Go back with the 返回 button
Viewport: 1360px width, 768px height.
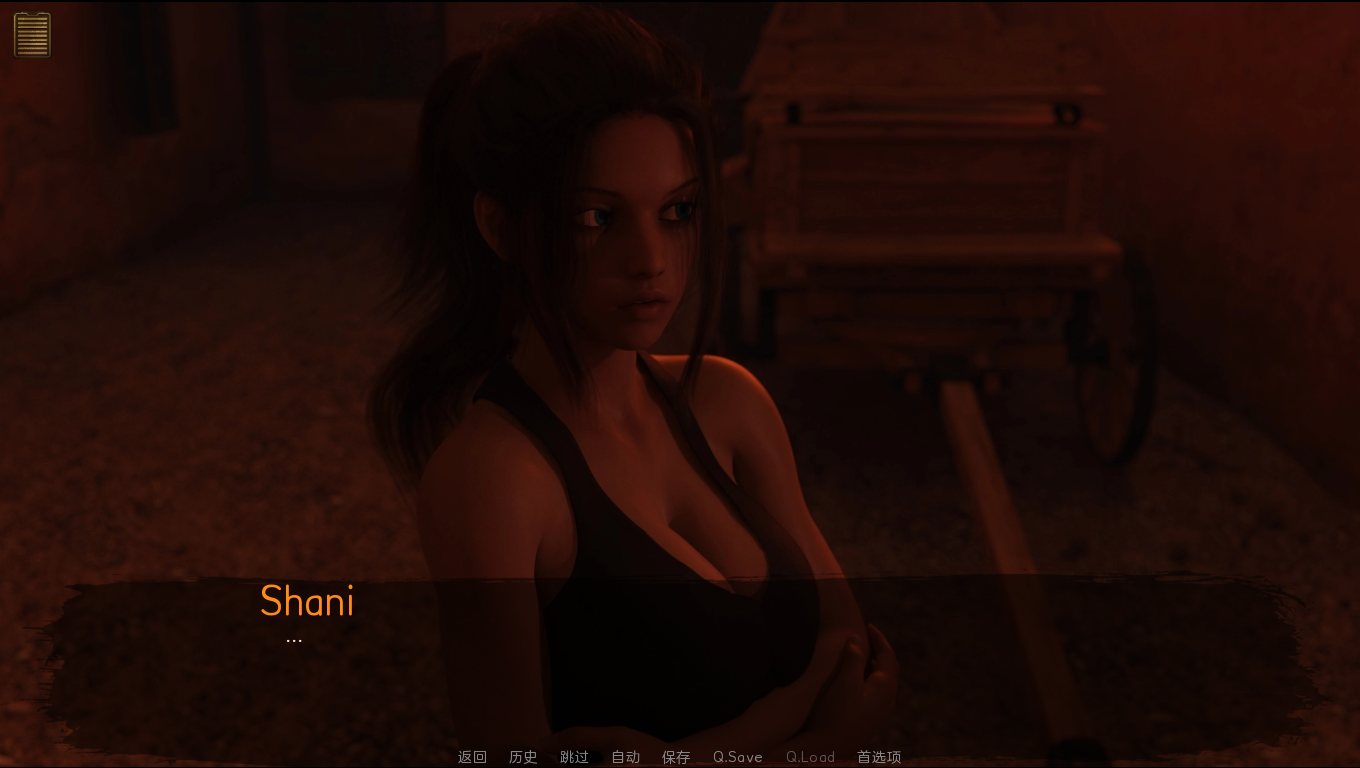(472, 757)
